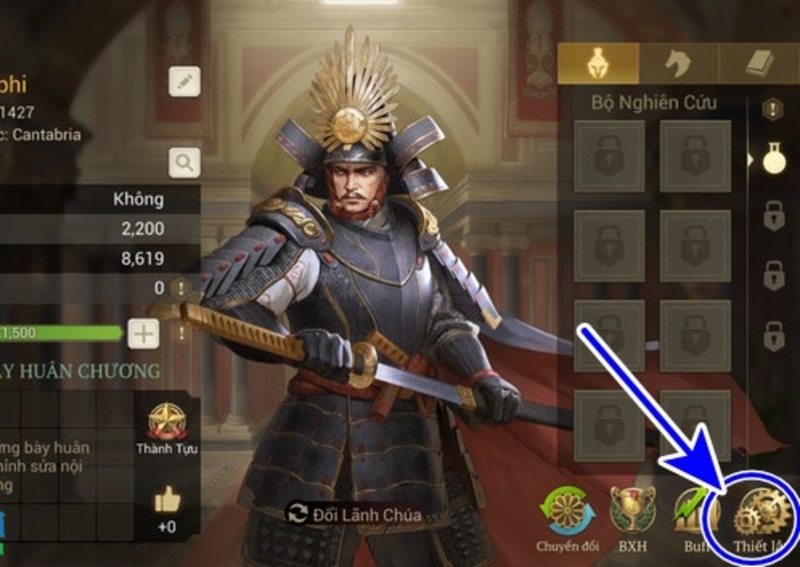Show the BXH trophy rankings

(x=632, y=512)
